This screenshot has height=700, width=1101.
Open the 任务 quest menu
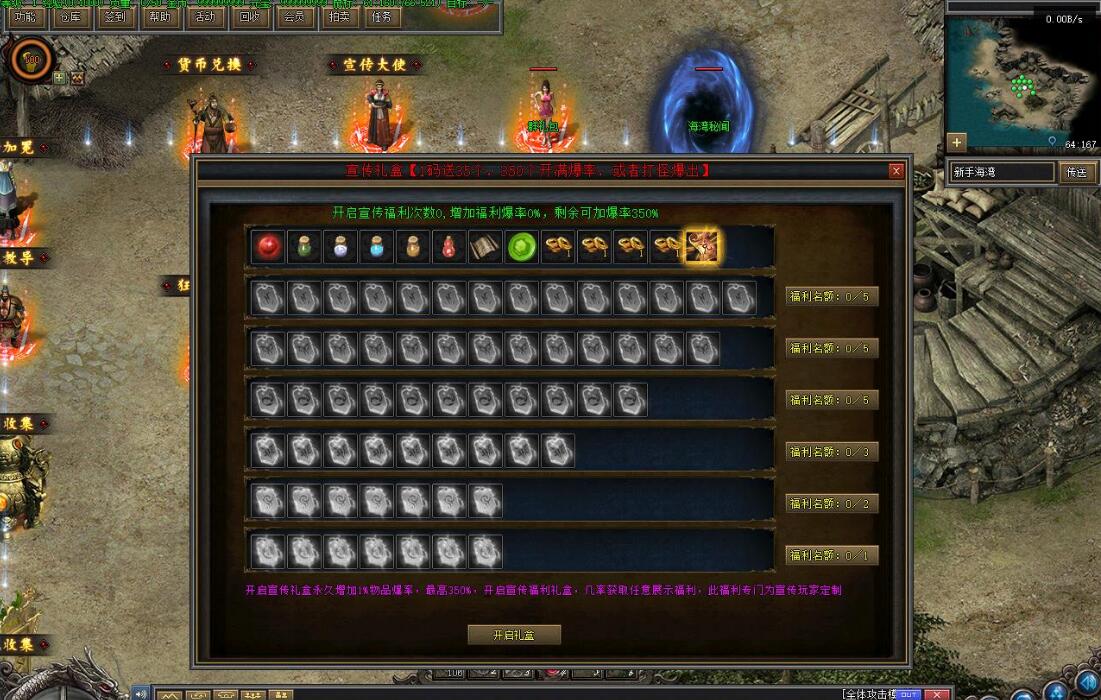tap(381, 17)
